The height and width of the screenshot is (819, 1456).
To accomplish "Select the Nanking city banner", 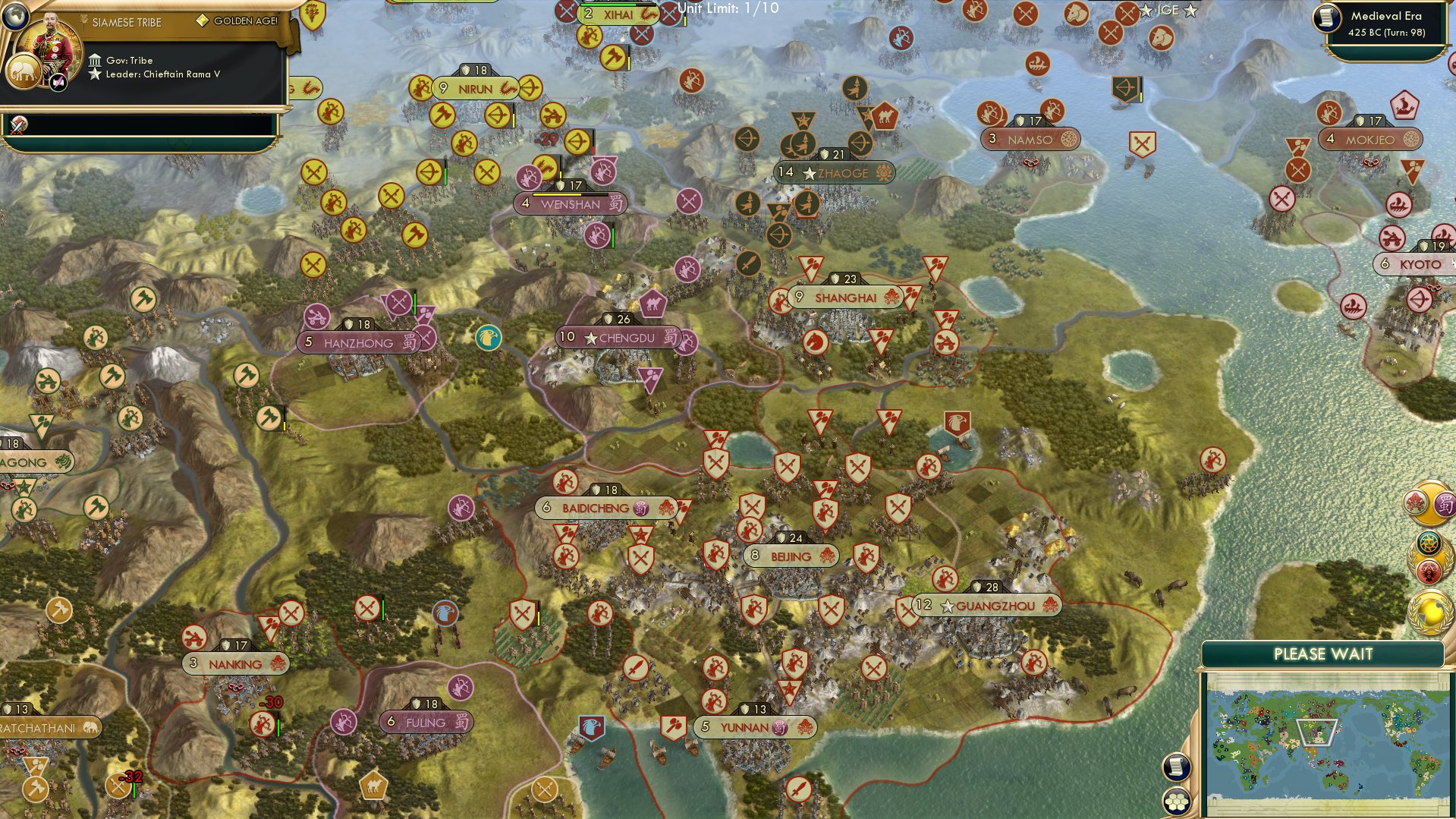I will coord(235,664).
